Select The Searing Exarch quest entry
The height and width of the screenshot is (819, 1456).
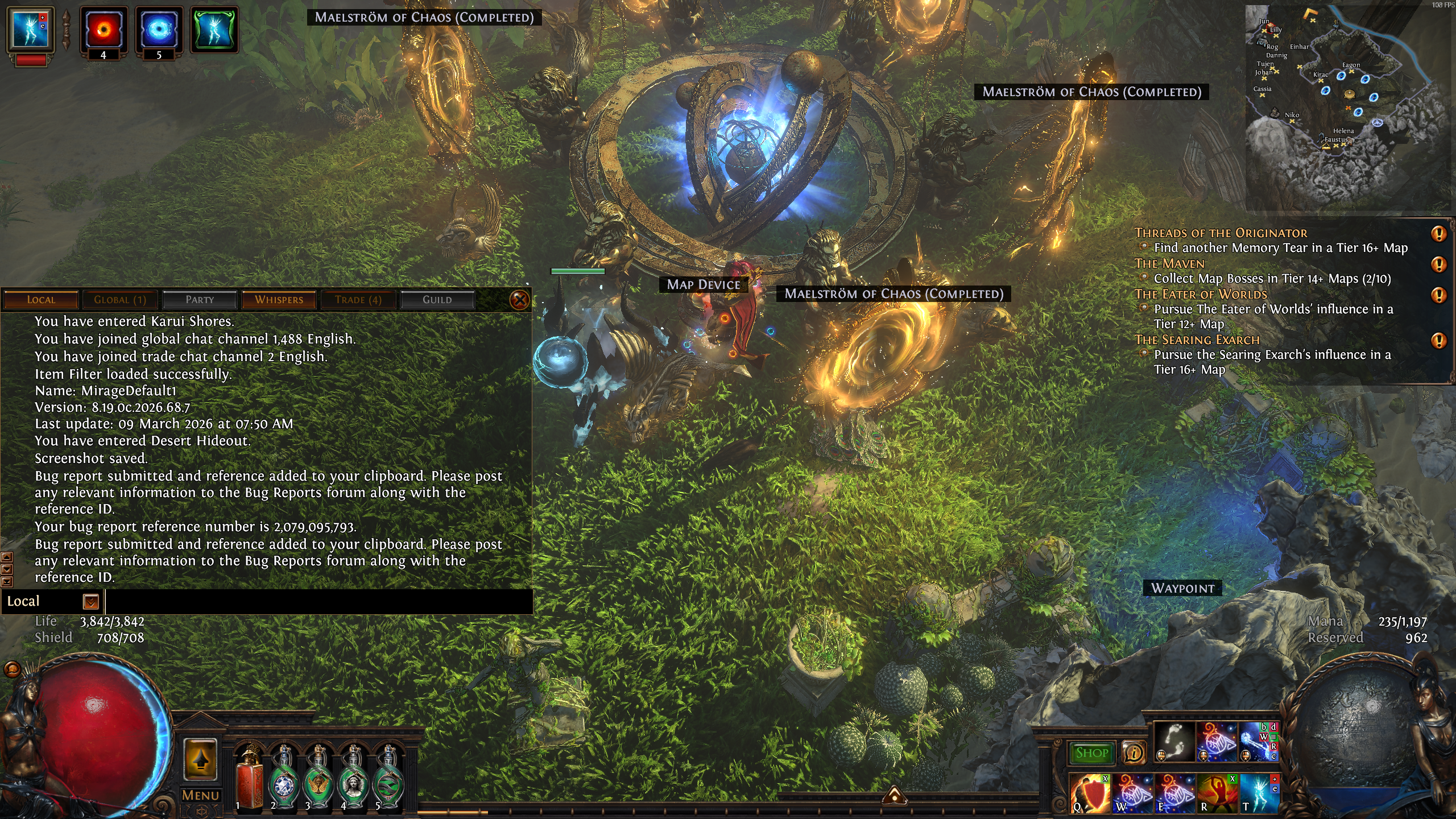[x=1197, y=340]
